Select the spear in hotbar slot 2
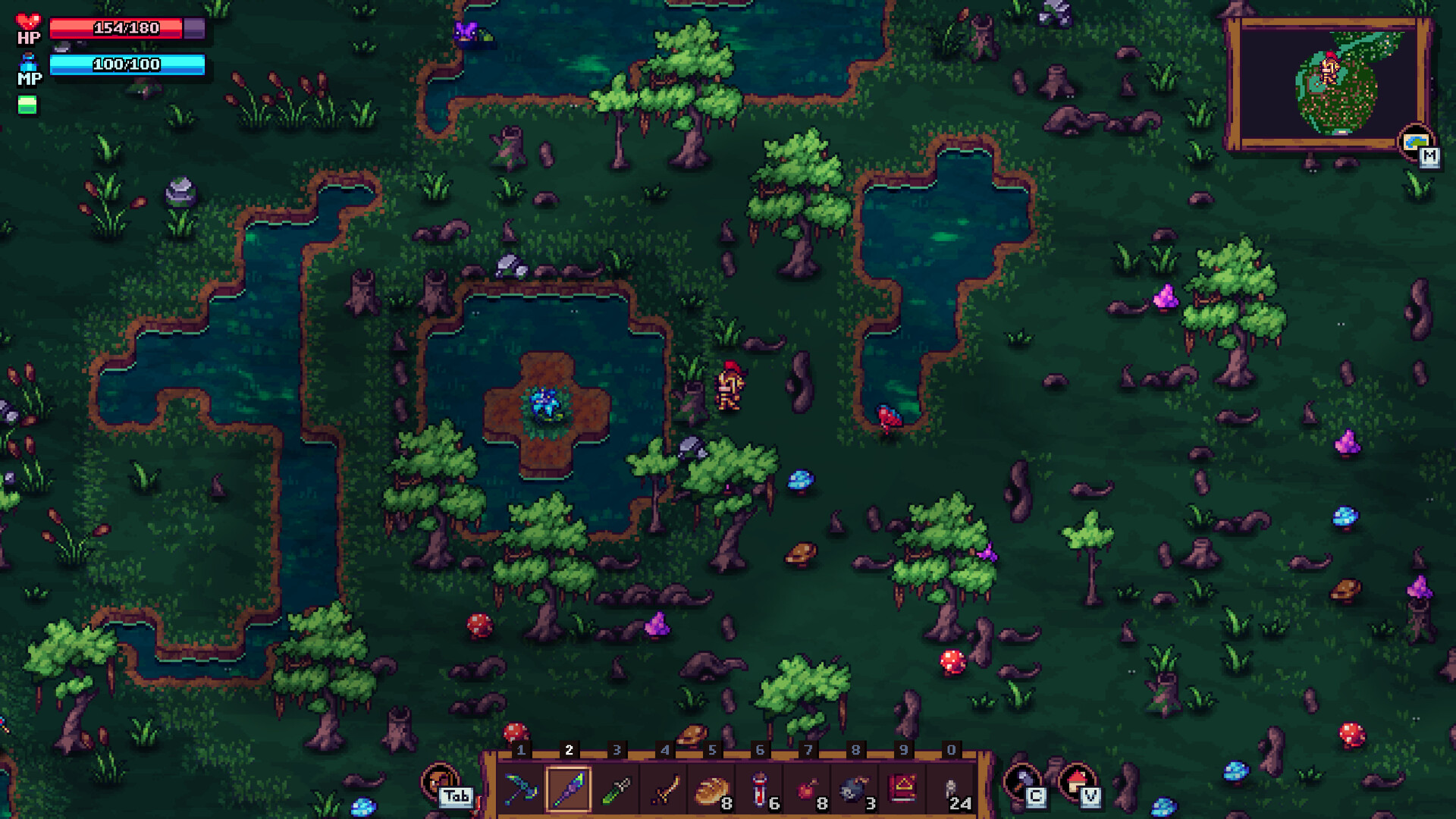 tap(566, 789)
